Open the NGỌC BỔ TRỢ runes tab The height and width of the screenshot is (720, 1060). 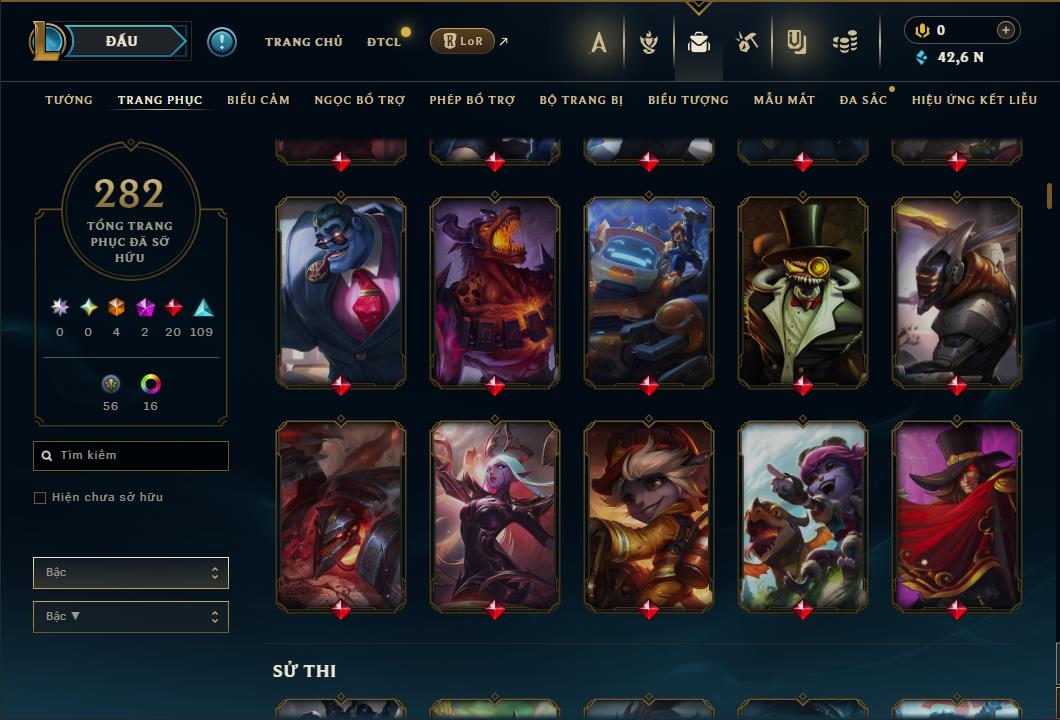359,100
